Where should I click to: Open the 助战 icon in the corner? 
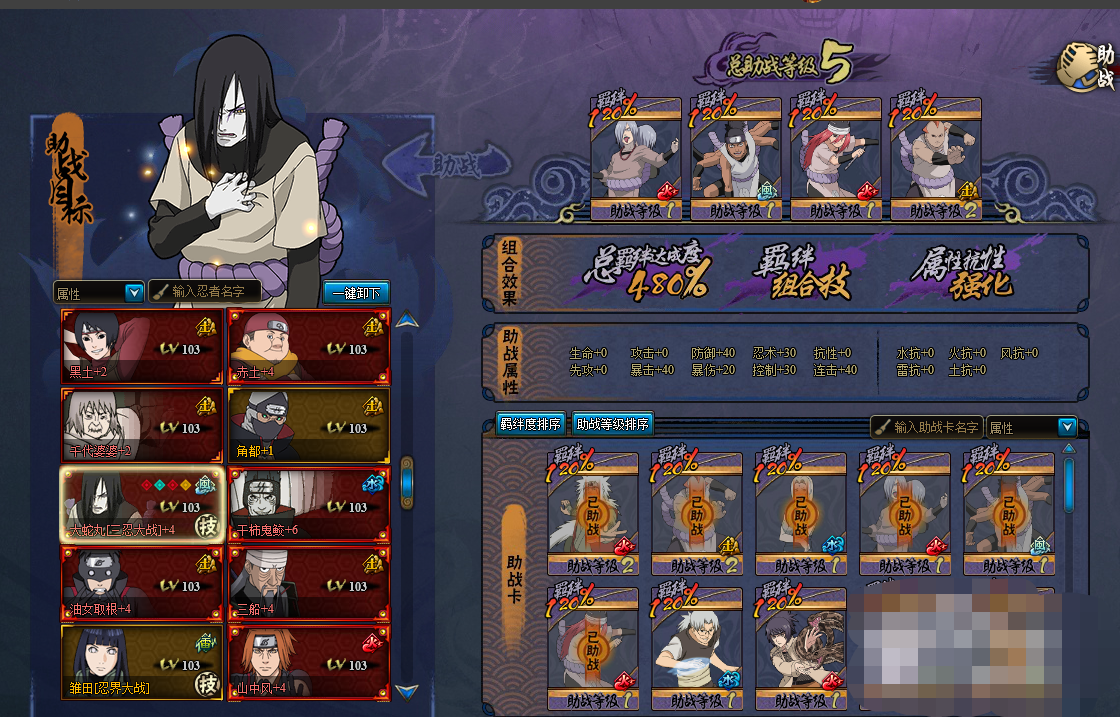pyautogui.click(x=1087, y=68)
